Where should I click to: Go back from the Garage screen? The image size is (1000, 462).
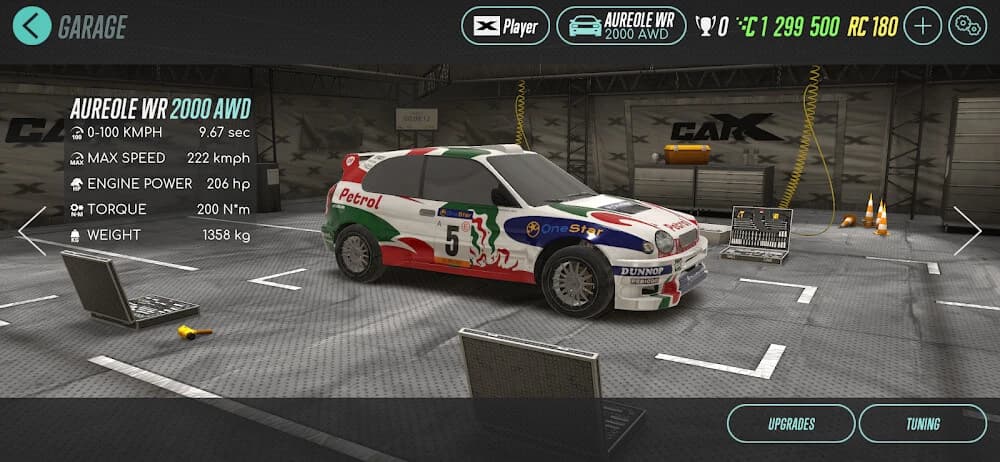(32, 26)
